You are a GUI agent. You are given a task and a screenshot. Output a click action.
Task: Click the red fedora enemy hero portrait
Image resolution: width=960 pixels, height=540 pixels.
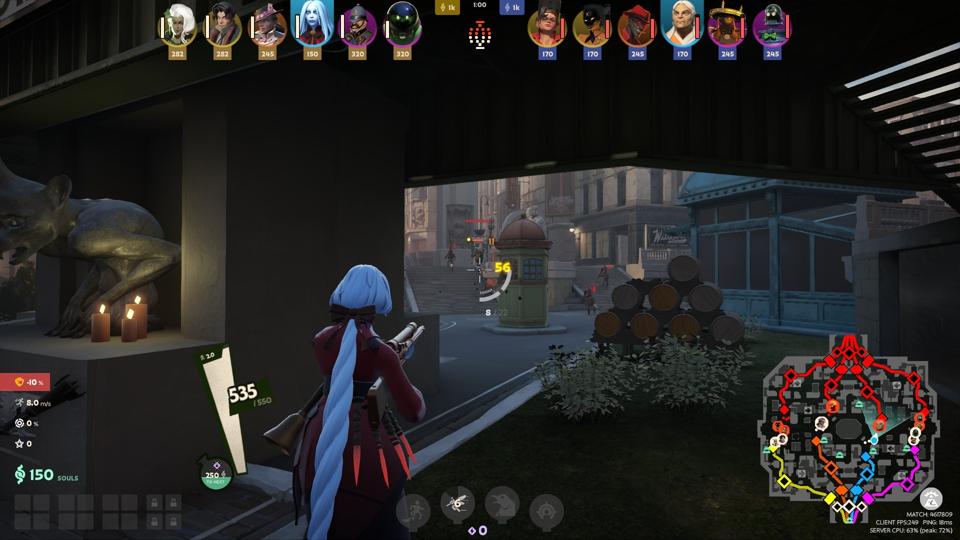(x=637, y=24)
